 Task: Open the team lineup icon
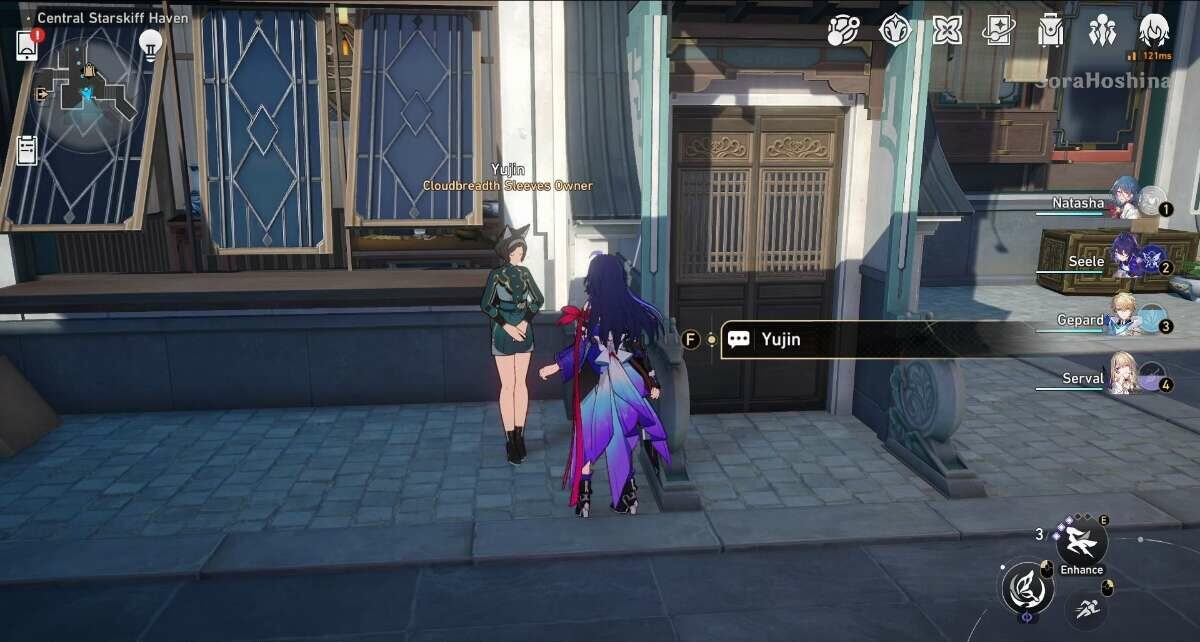pos(1102,31)
